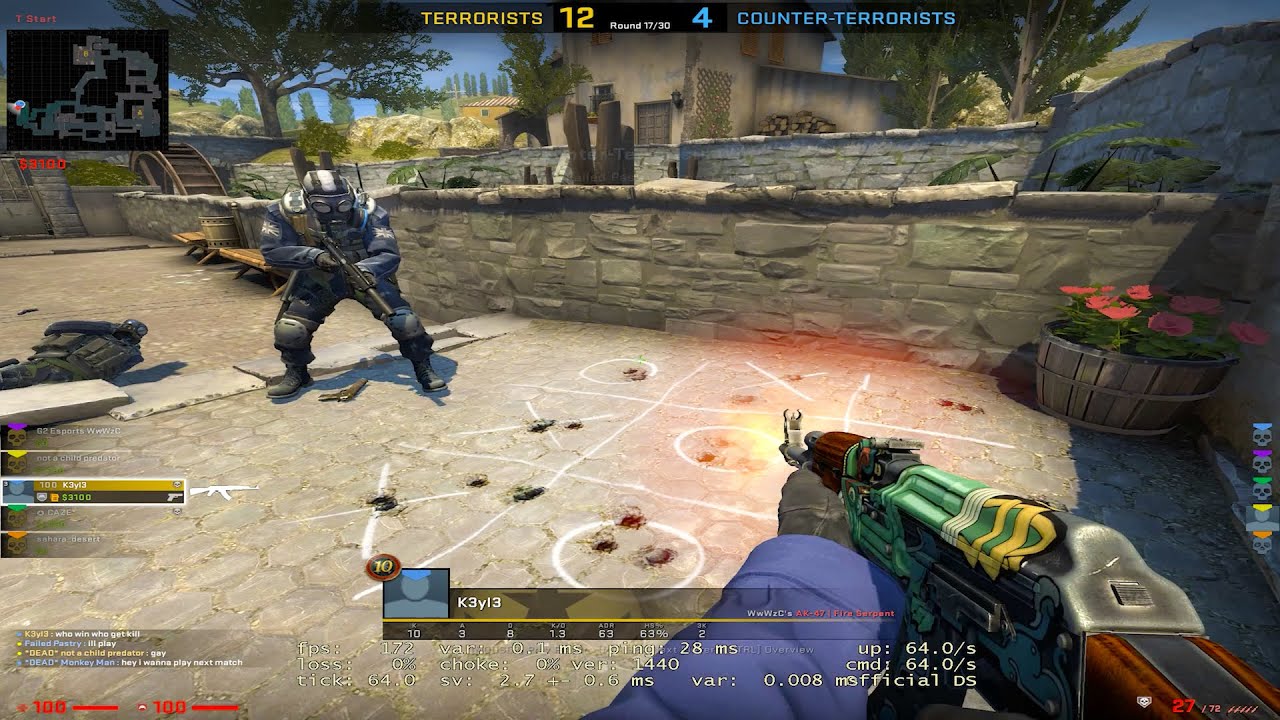The height and width of the screenshot is (720, 1280).
Task: Open the radar minimap
Action: 87,90
